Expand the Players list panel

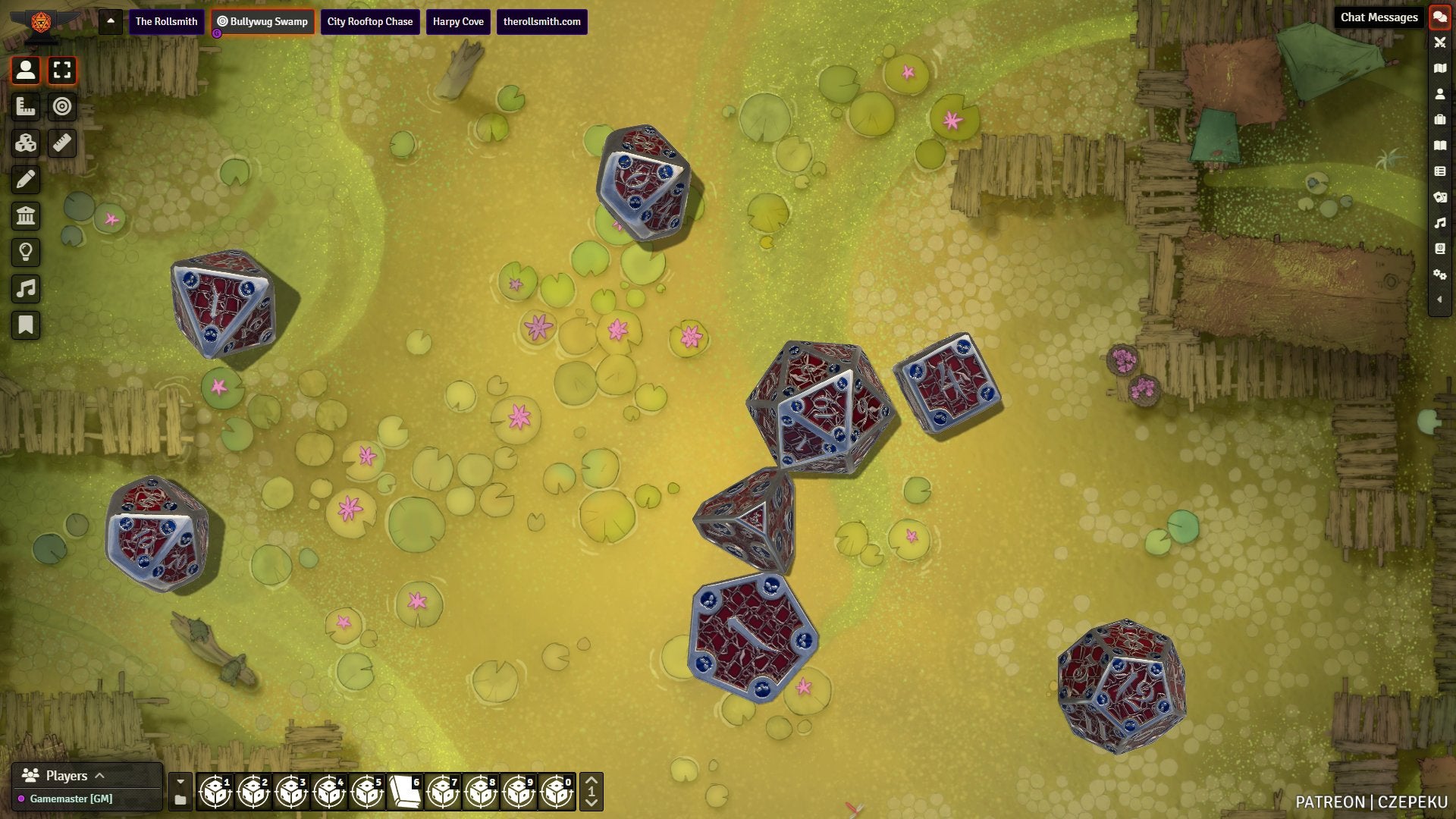pos(99,775)
